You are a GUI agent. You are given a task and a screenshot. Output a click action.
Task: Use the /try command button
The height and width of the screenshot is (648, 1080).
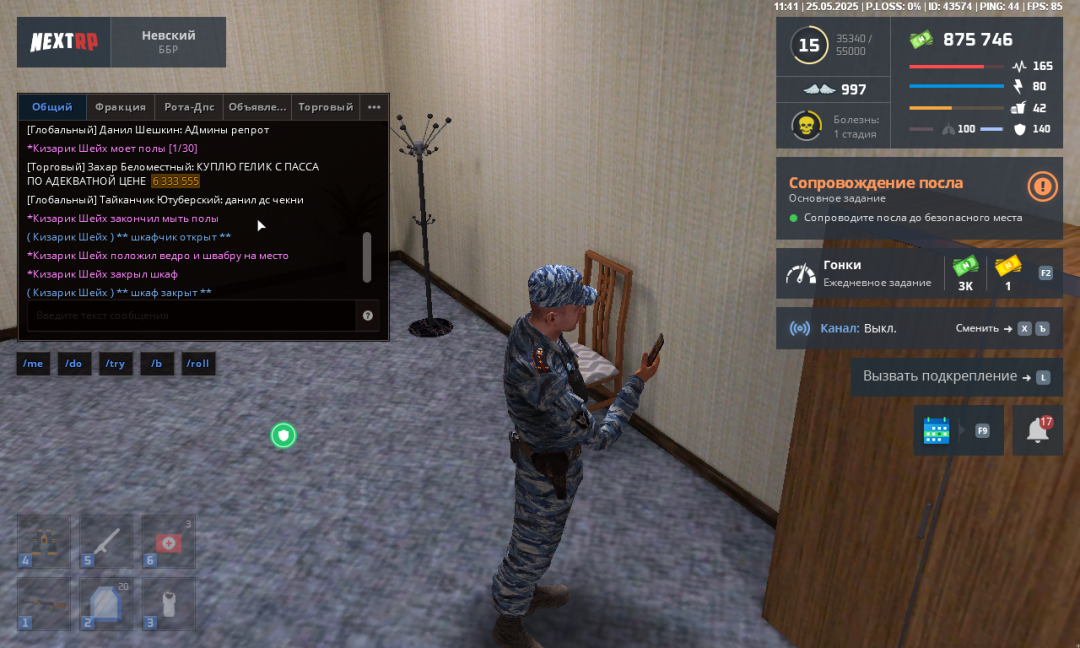coord(115,364)
